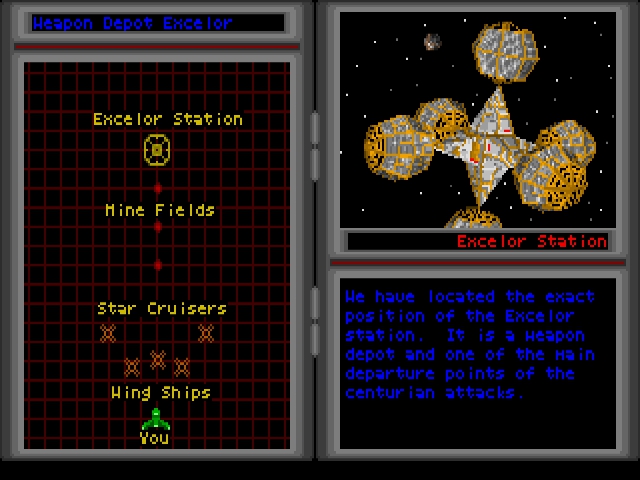Select the green 'You' ship marker
This screenshot has width=640, height=480.
[156, 419]
